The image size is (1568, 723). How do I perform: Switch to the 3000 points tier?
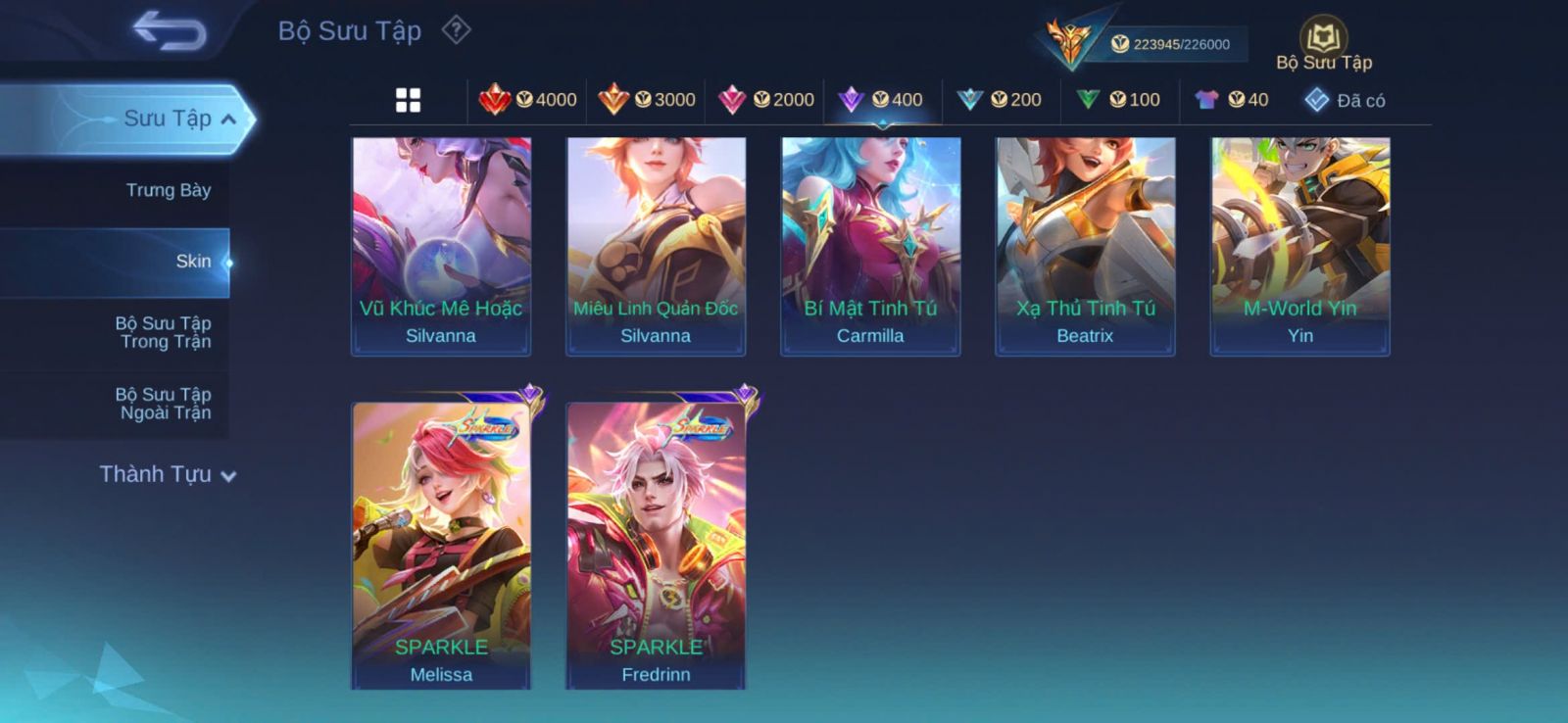coord(647,100)
